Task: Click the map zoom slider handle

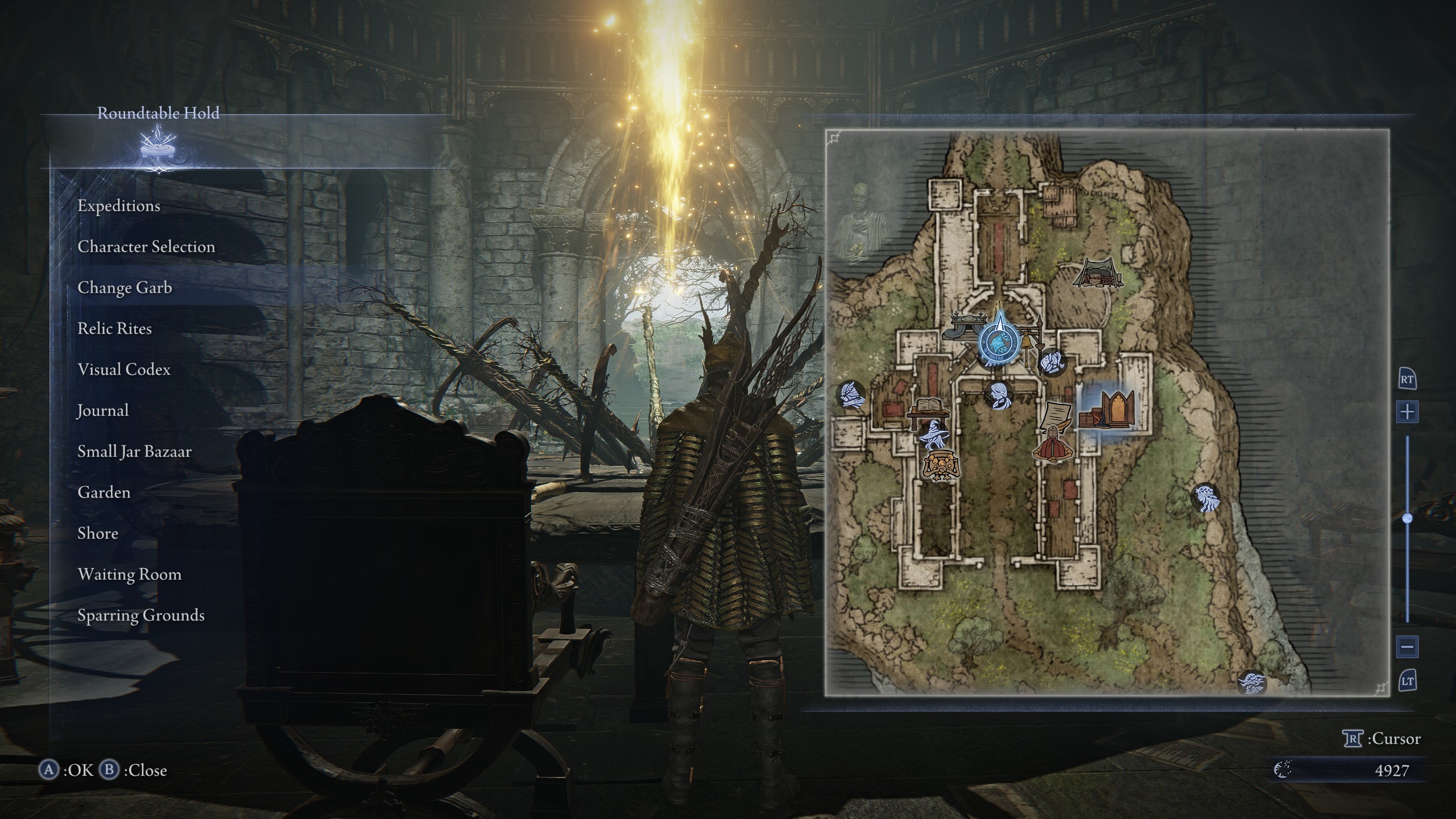Action: coord(1407,518)
